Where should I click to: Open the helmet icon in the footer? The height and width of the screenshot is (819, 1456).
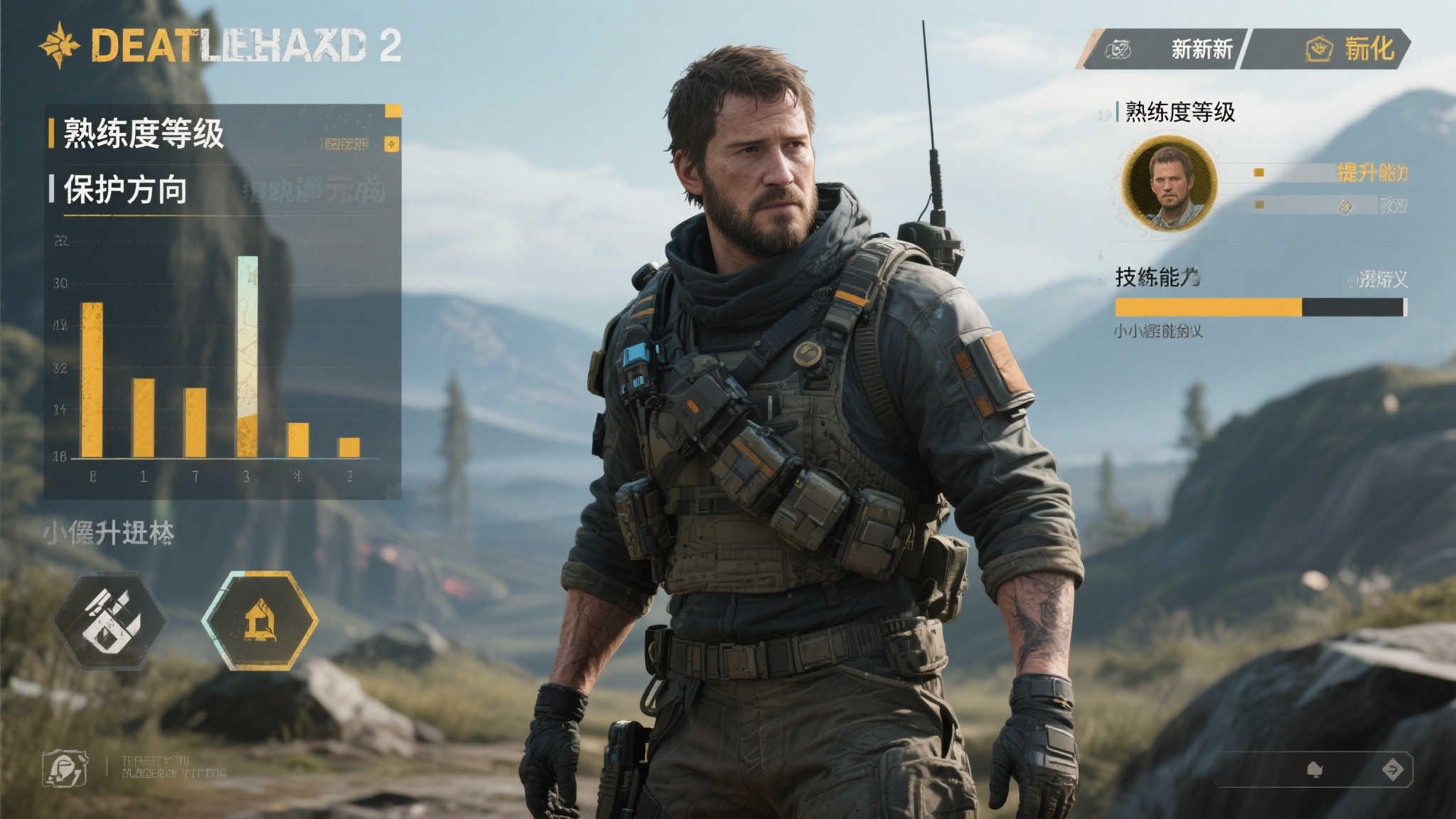[65, 769]
